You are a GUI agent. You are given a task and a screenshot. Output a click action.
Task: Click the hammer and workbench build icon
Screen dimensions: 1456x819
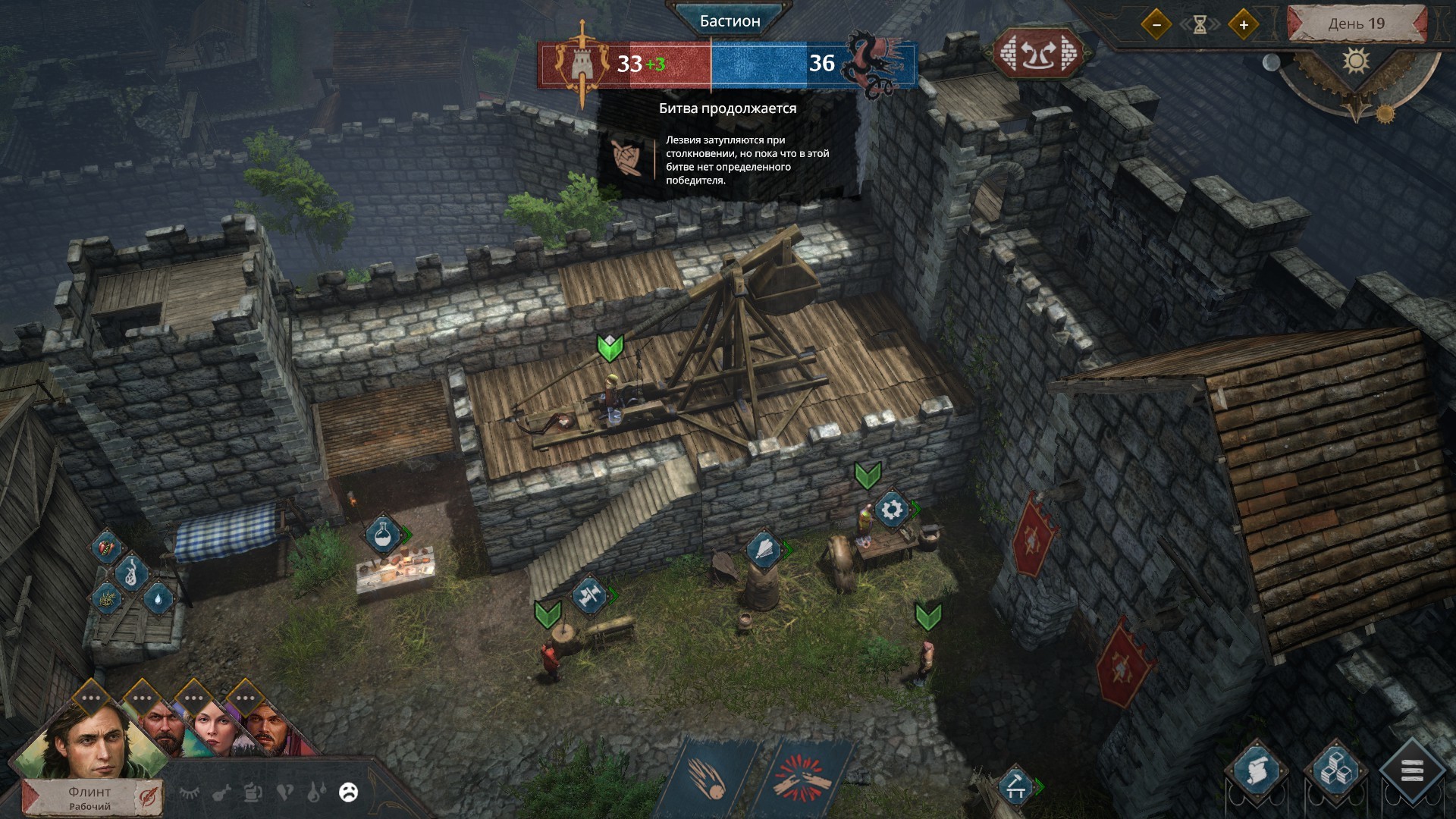click(1015, 787)
